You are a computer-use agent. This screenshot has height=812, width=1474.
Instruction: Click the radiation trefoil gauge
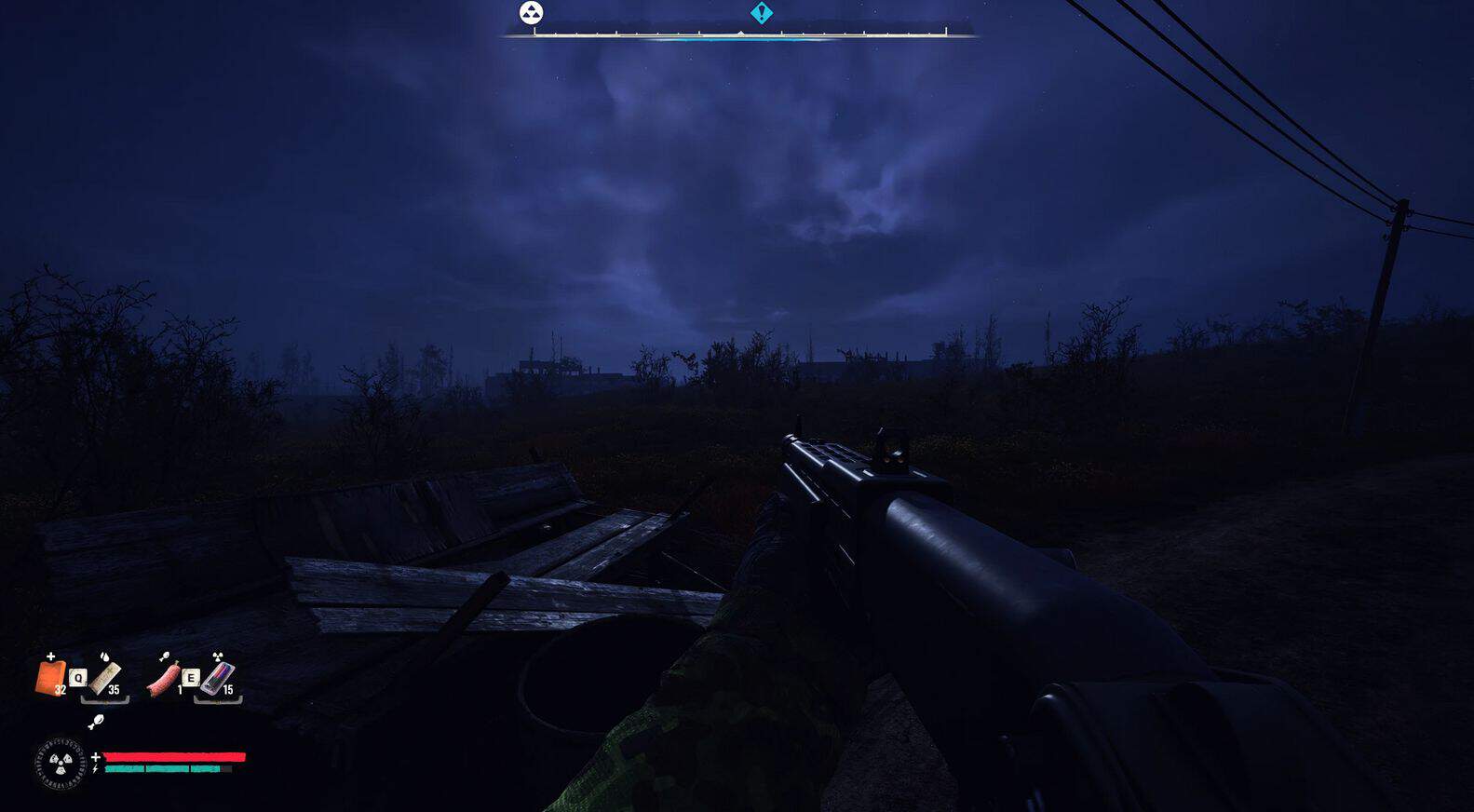[61, 764]
